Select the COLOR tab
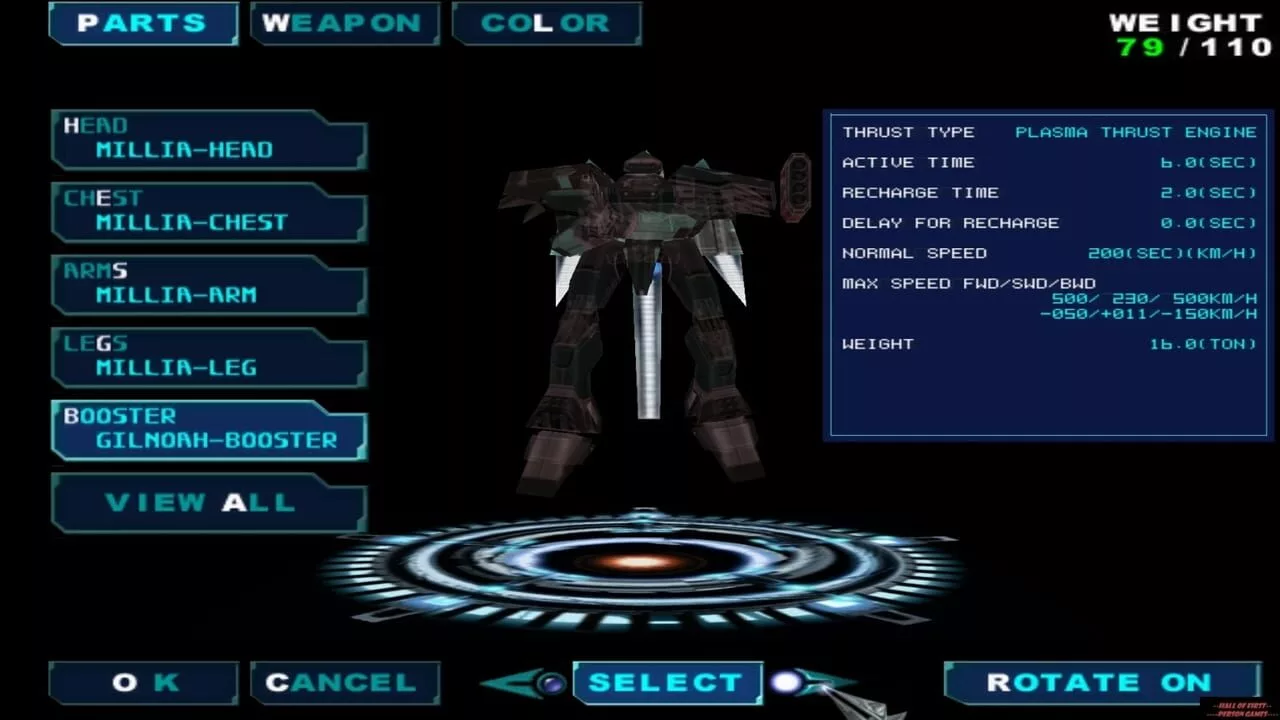 click(x=546, y=23)
